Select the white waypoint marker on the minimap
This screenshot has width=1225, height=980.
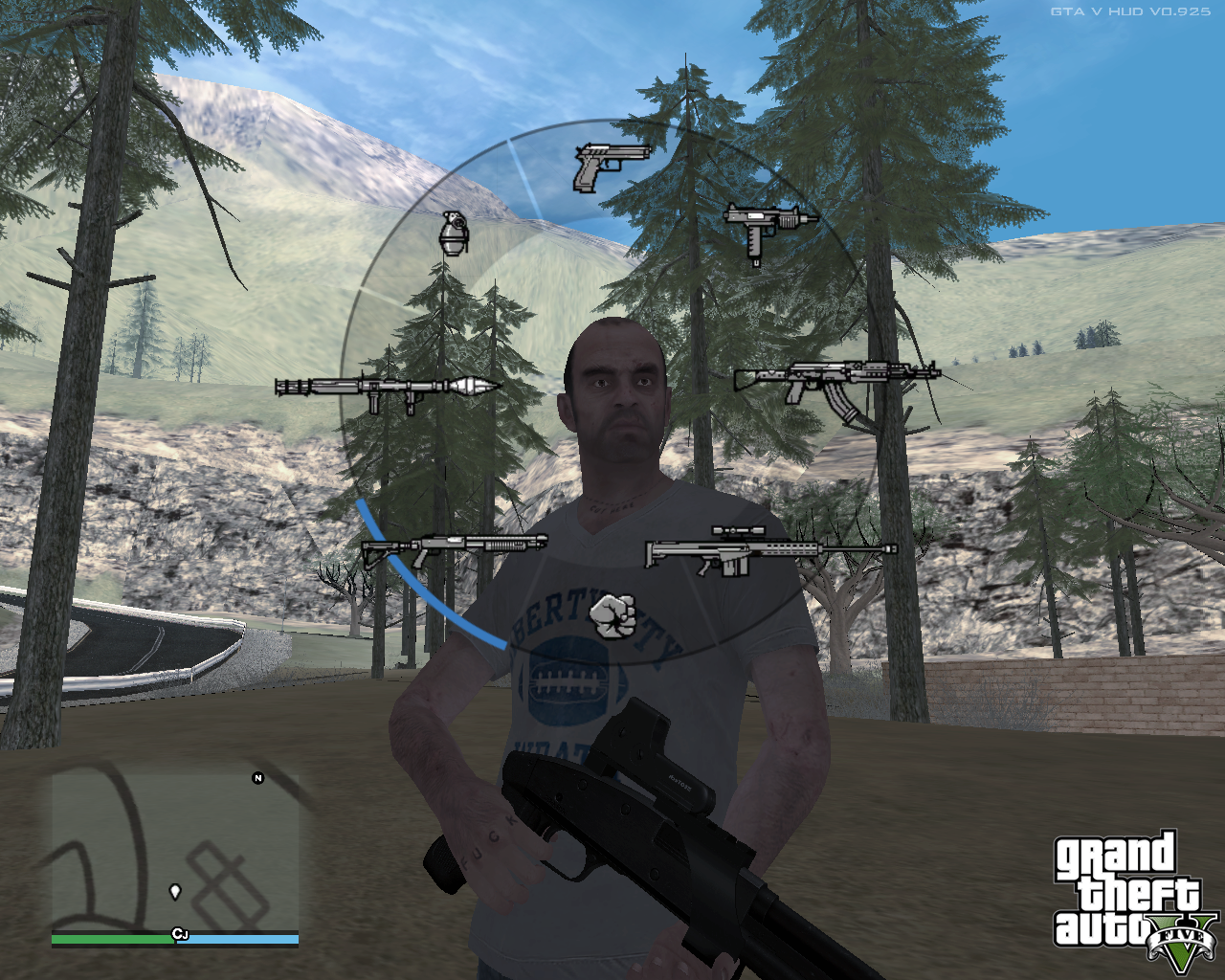point(176,890)
